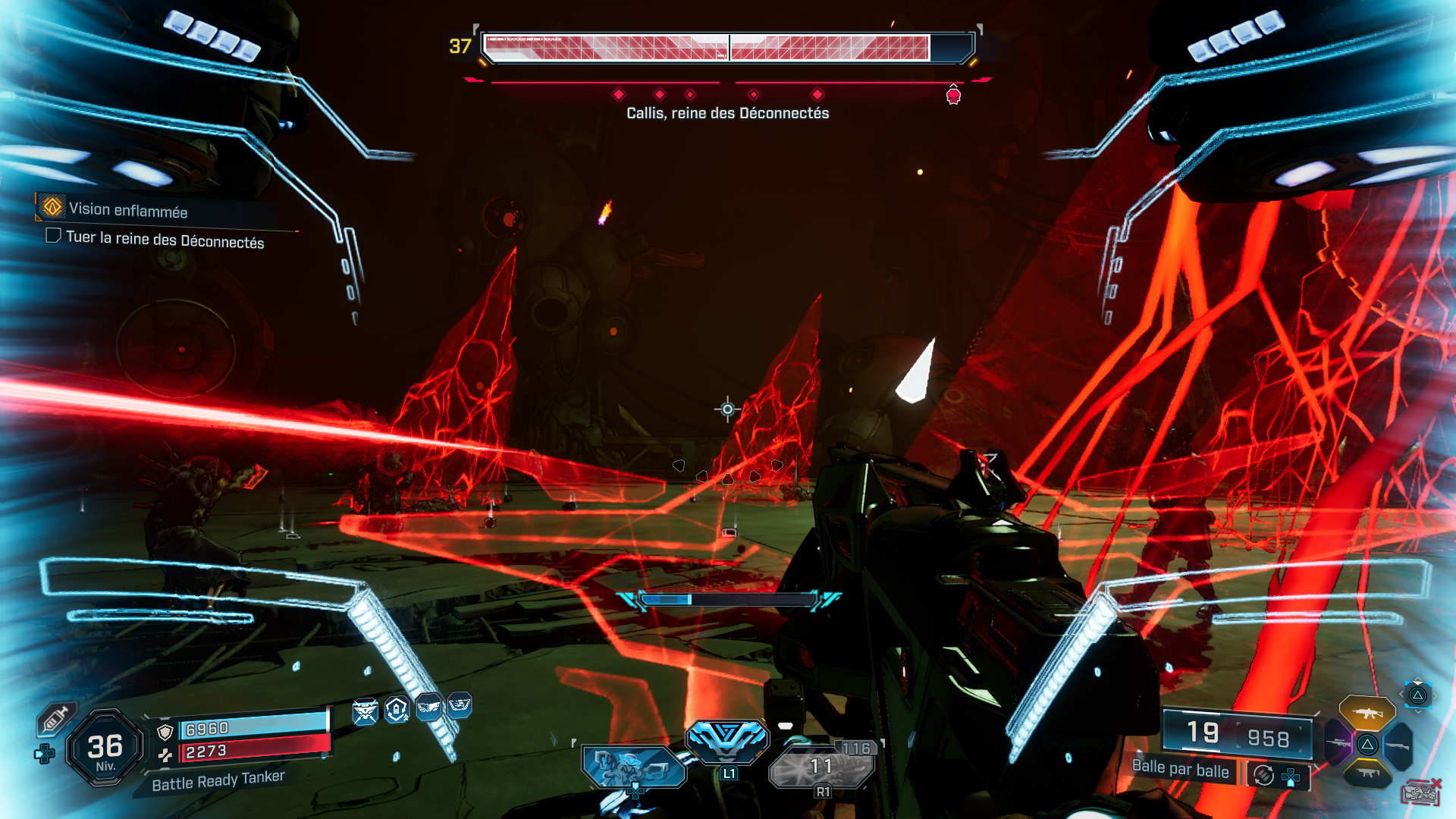Toggle the Balle par balle fire mode
Image resolution: width=1456 pixels, height=819 pixels.
pyautogui.click(x=1180, y=769)
